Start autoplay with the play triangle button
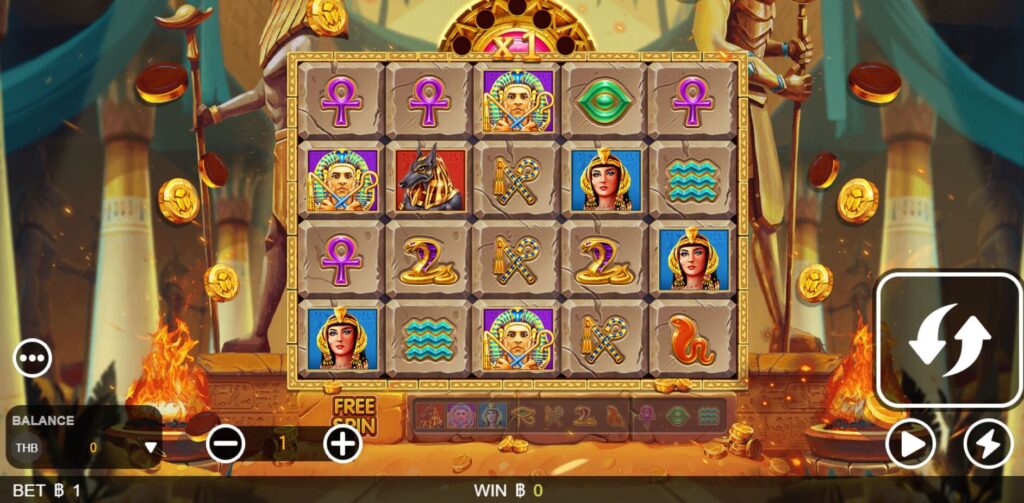 pyautogui.click(x=911, y=443)
